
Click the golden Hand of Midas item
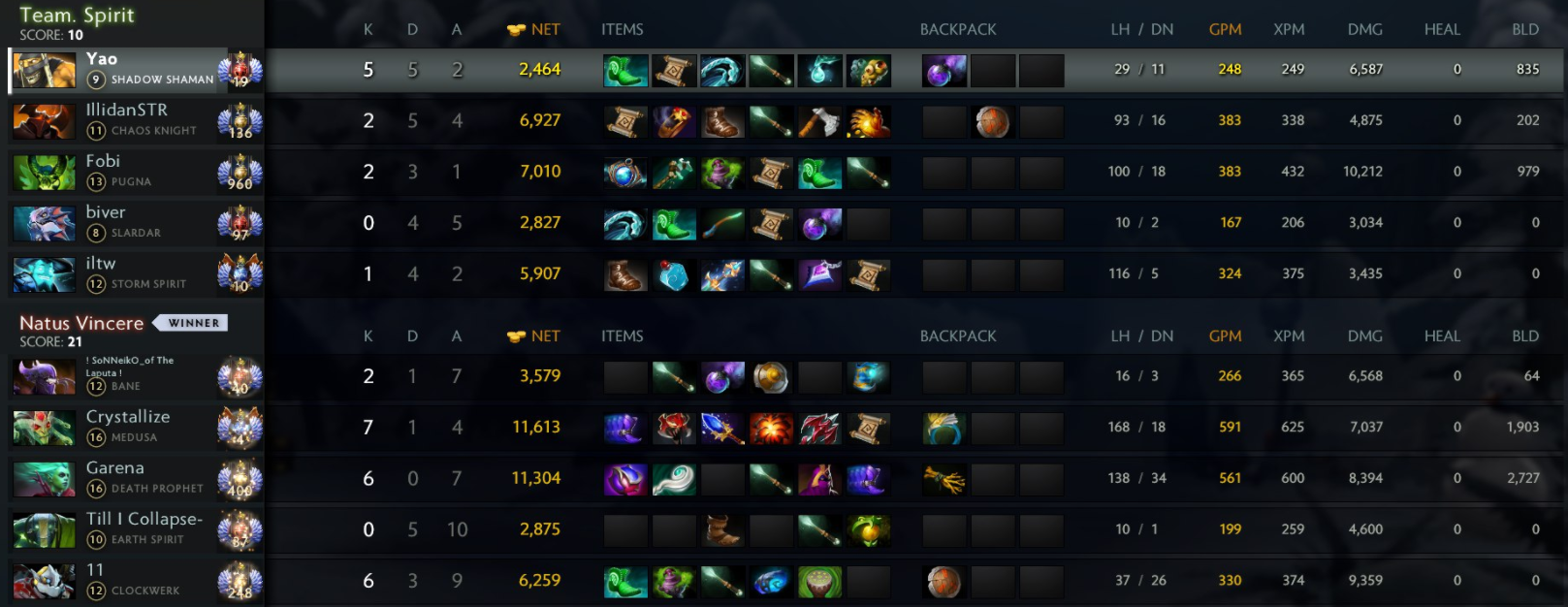[869, 122]
